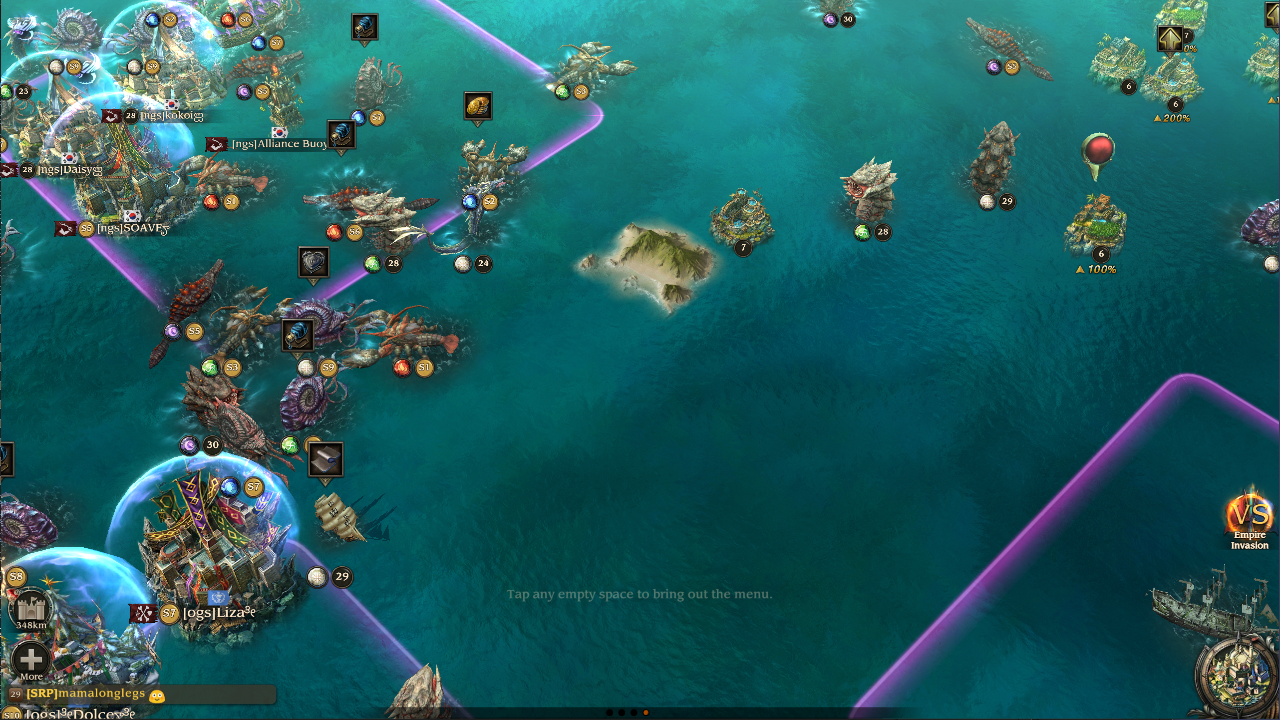This screenshot has height=720, width=1280.
Task: Open the Empire Invasion VS event
Action: (x=1249, y=517)
